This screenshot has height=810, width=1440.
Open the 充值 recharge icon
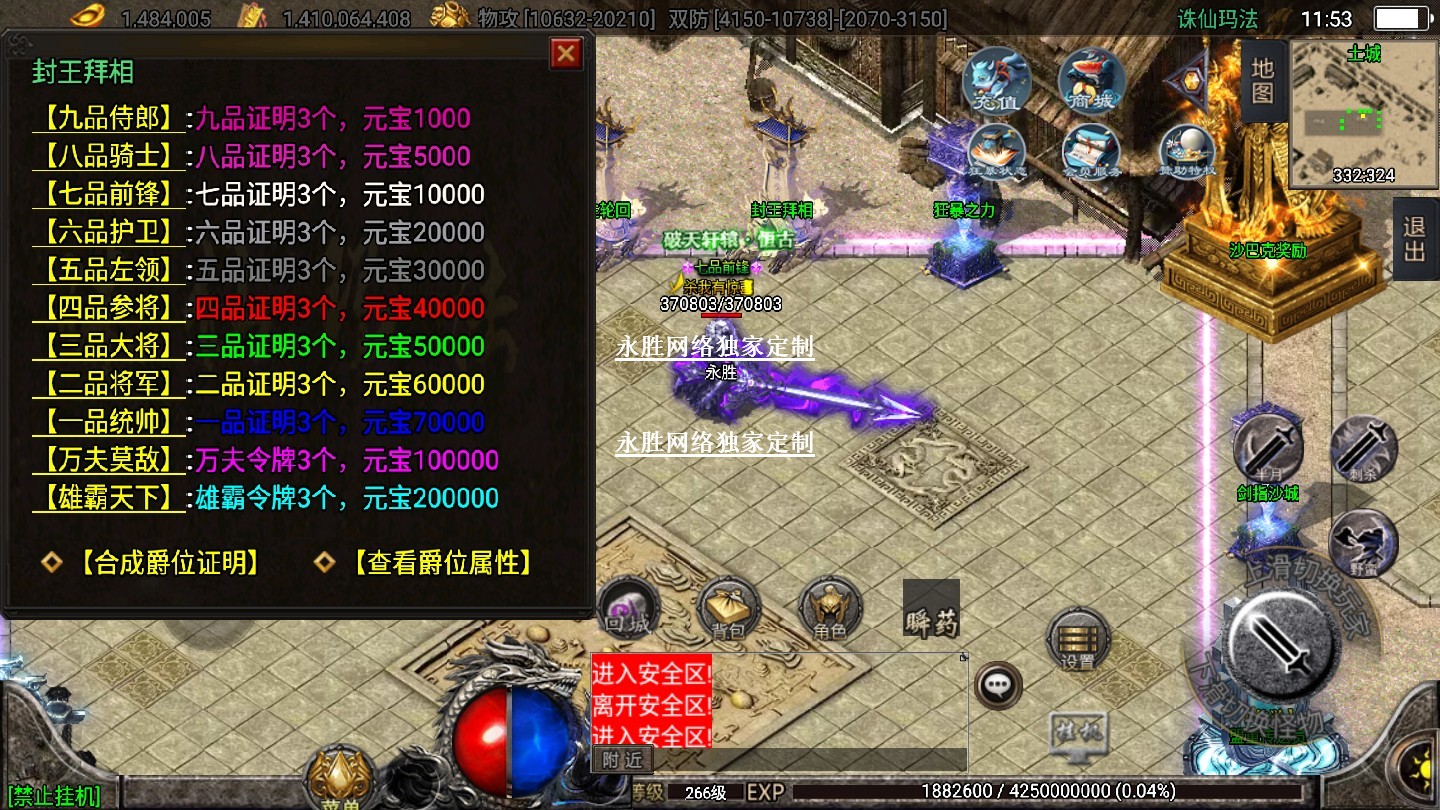click(996, 82)
